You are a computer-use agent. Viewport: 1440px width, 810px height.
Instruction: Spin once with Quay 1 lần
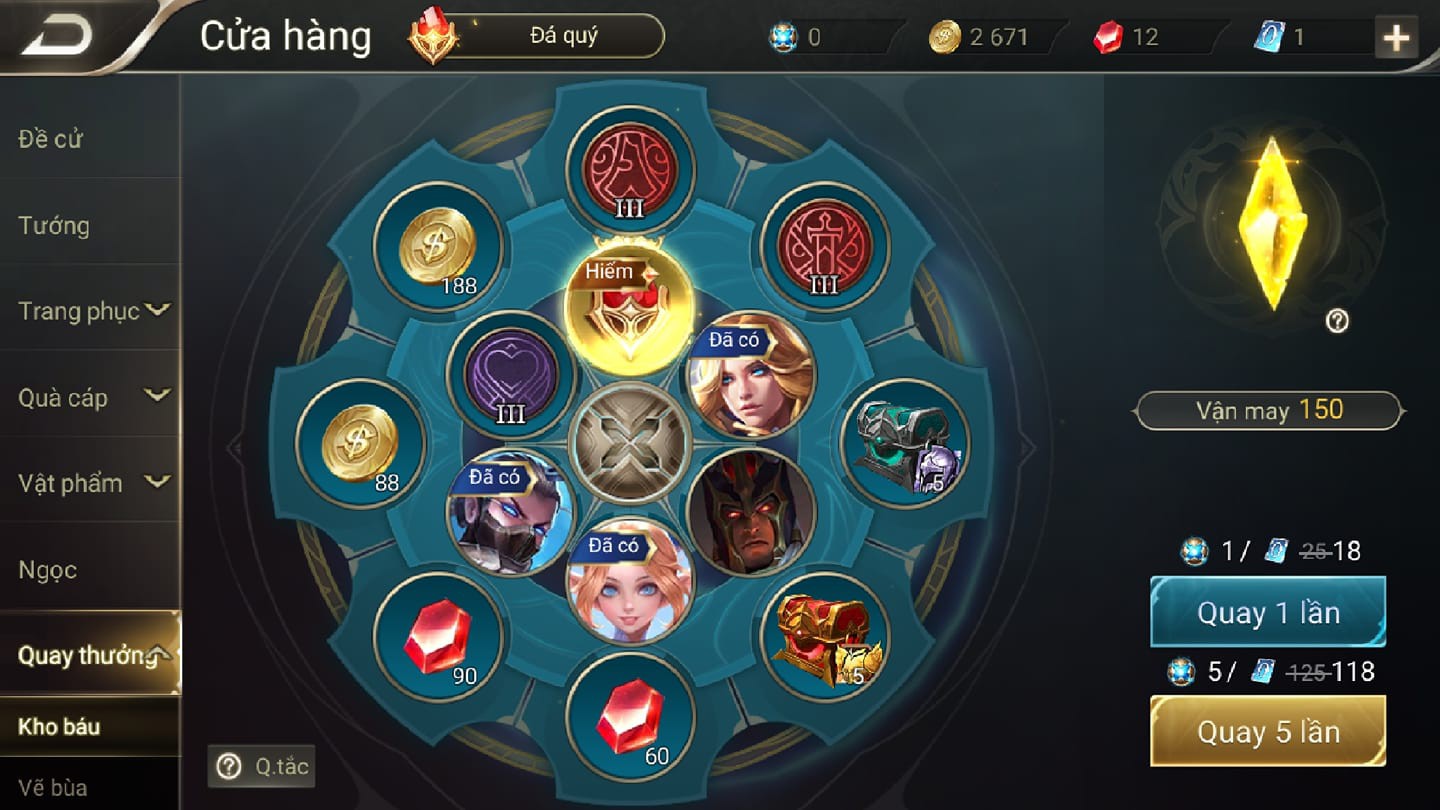(x=1268, y=612)
